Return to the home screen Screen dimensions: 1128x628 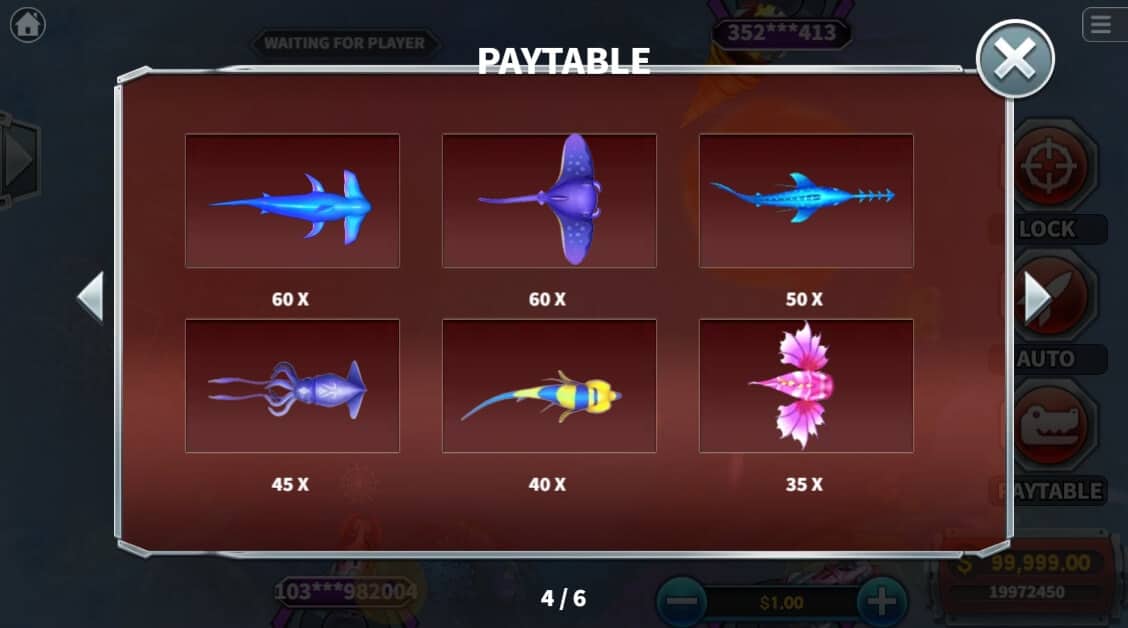click(27, 24)
